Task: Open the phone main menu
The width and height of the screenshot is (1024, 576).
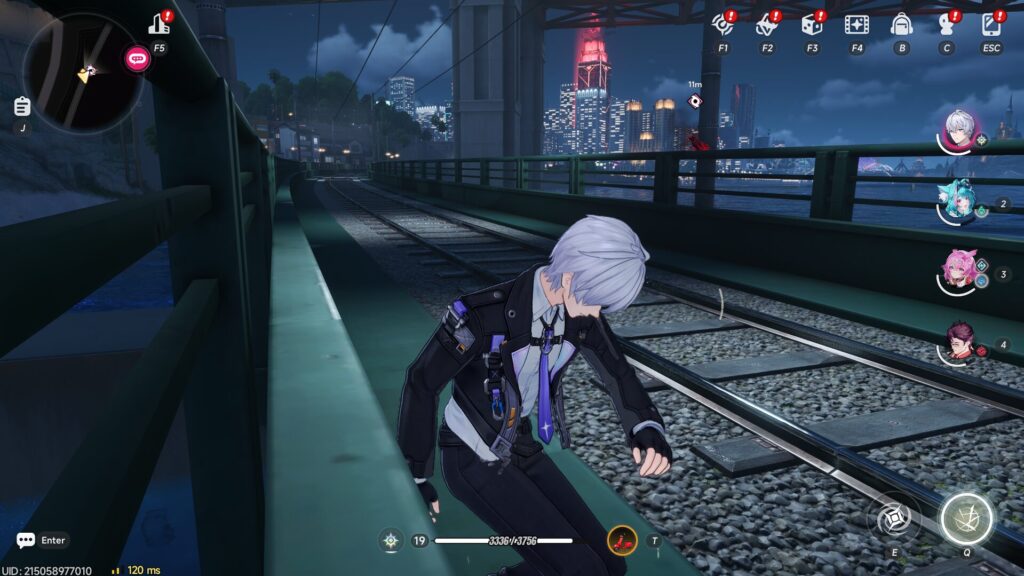Action: click(991, 24)
